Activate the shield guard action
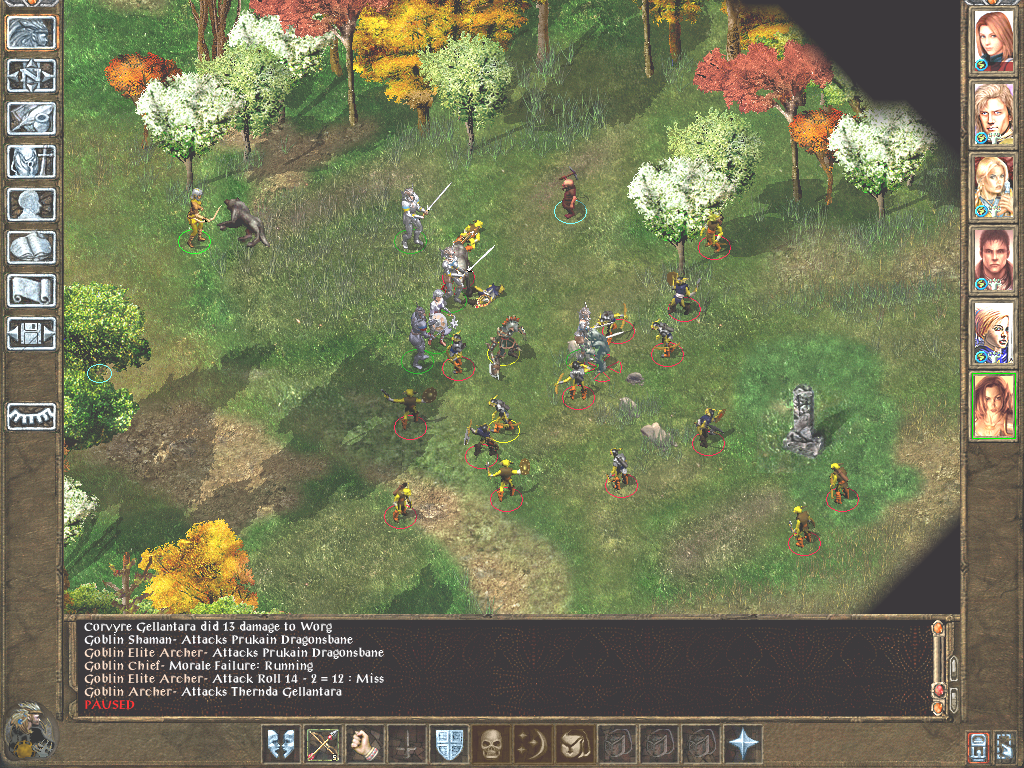The width and height of the screenshot is (1024, 768). [x=448, y=744]
